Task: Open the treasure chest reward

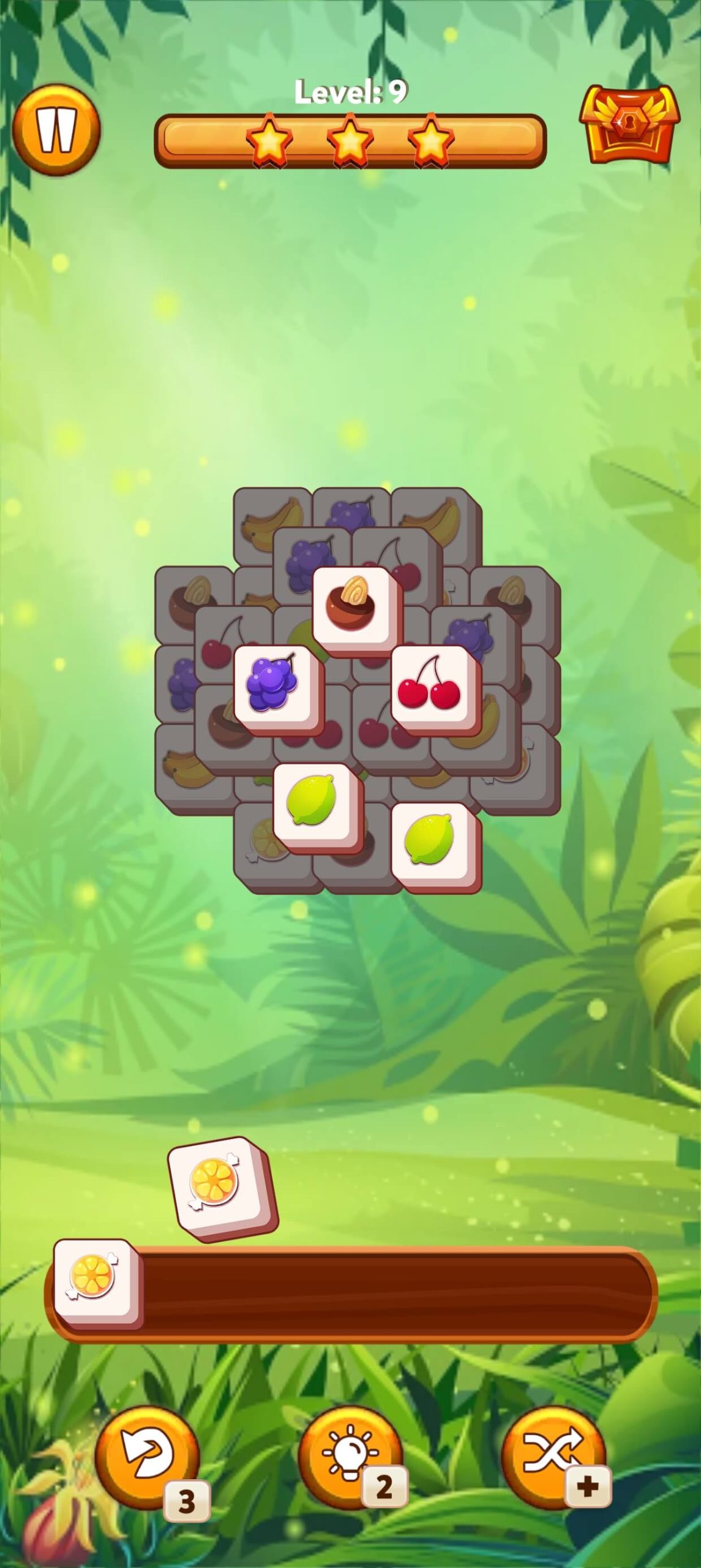Action: tap(629, 126)
